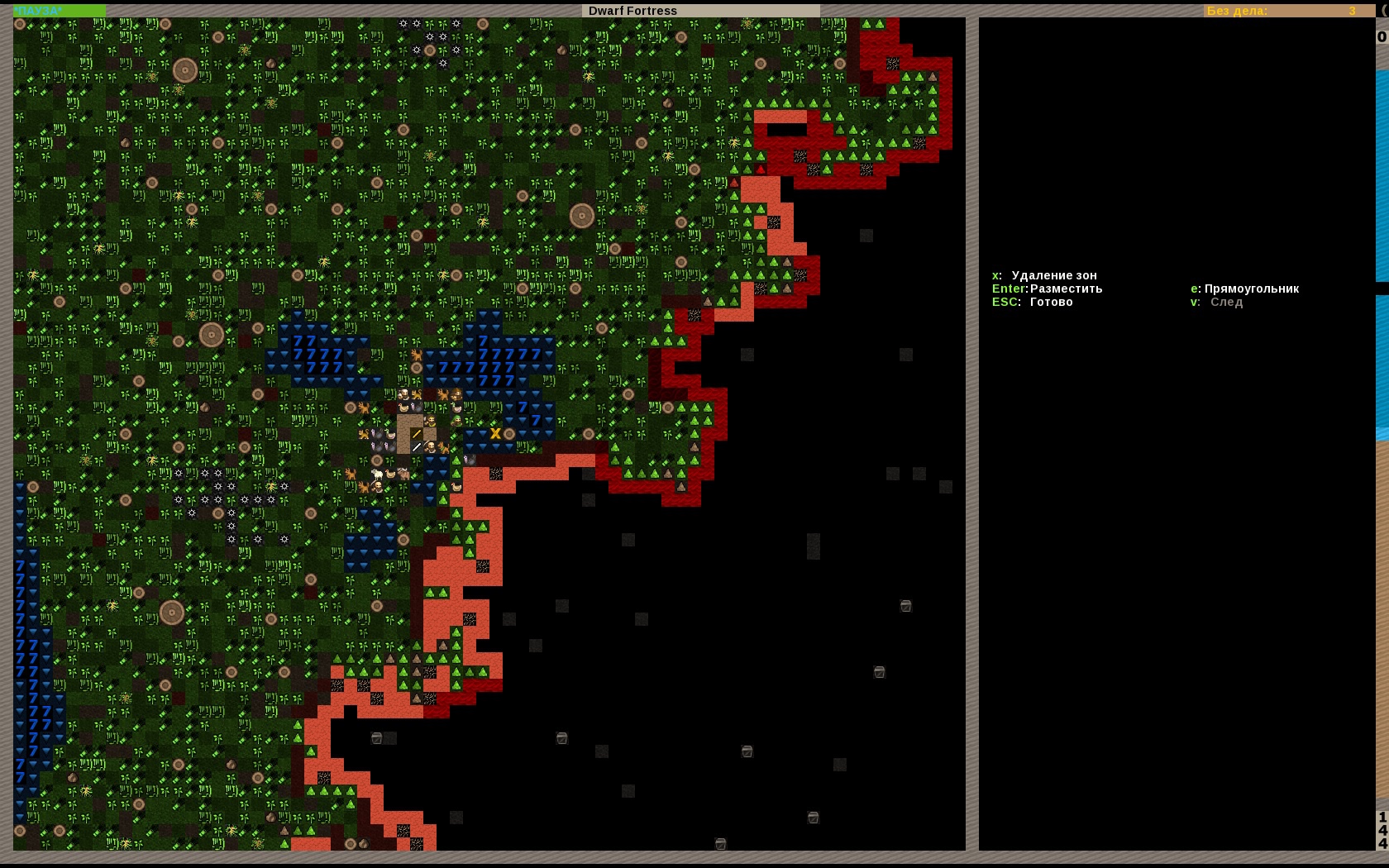The width and height of the screenshot is (1389, 868).
Task: Click the green-hooded dwarf east of the wagon
Action: click(x=456, y=421)
